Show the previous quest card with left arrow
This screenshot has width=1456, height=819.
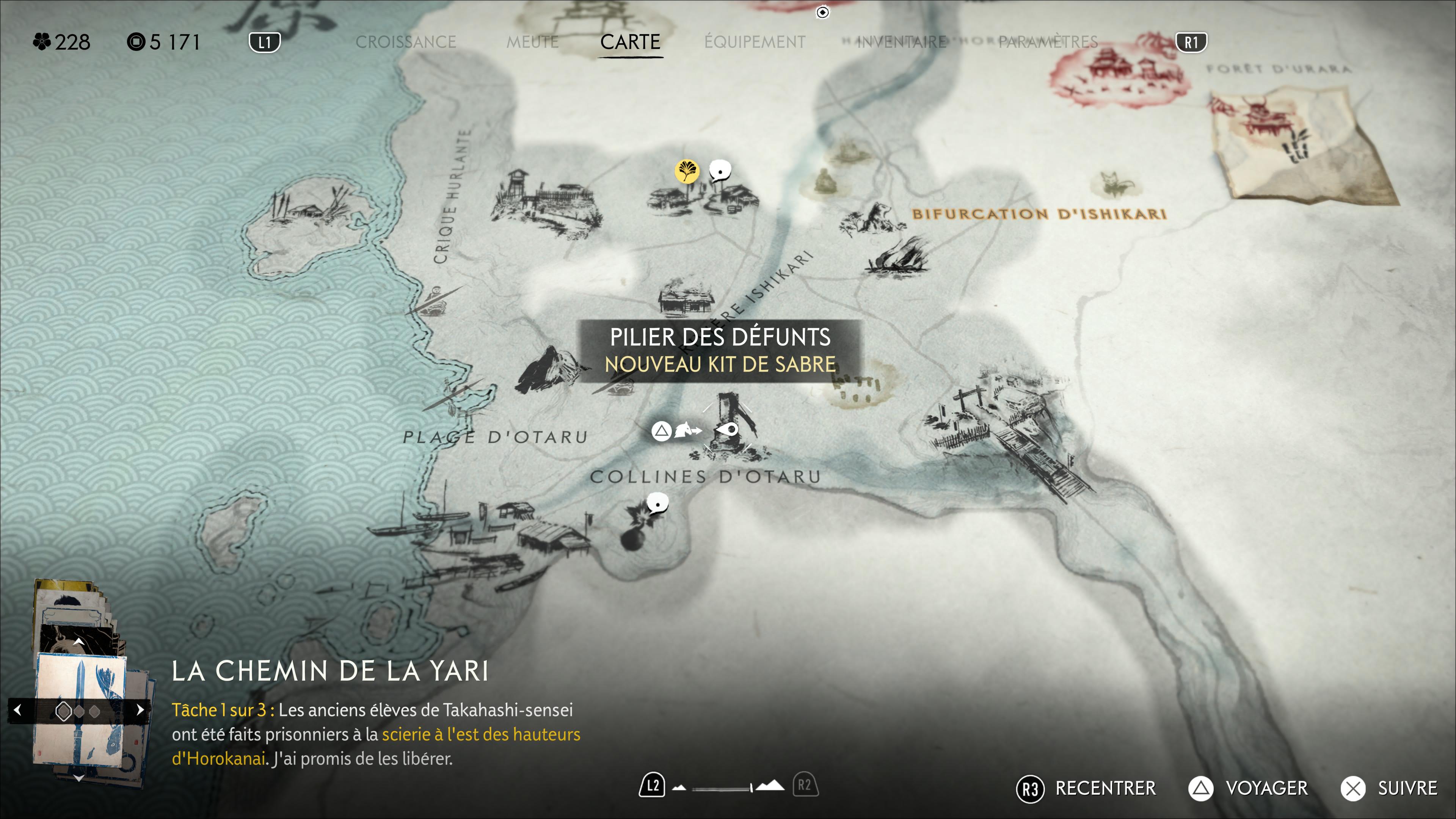(x=17, y=710)
